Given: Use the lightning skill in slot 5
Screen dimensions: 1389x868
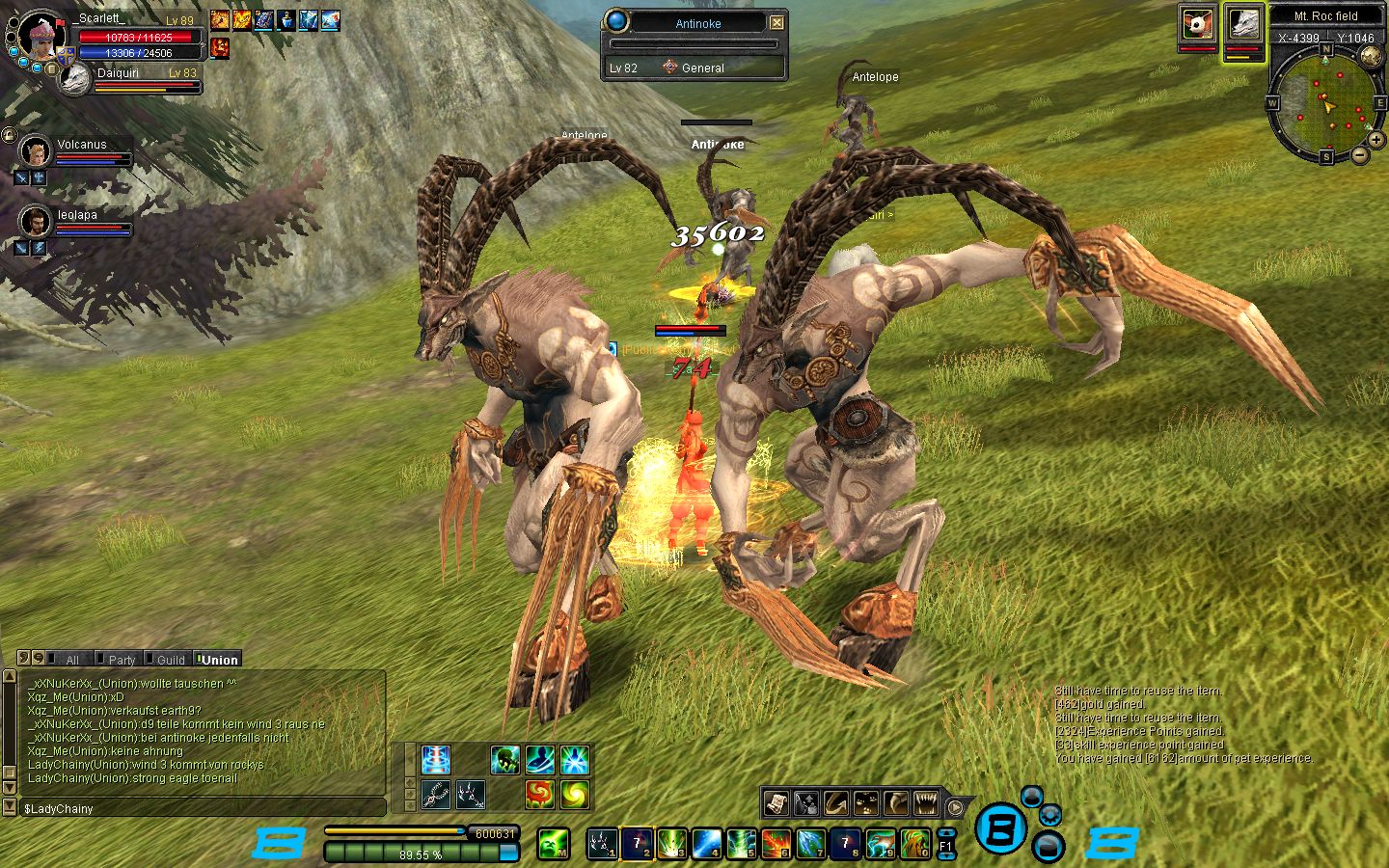Looking at the screenshot, I should (741, 843).
